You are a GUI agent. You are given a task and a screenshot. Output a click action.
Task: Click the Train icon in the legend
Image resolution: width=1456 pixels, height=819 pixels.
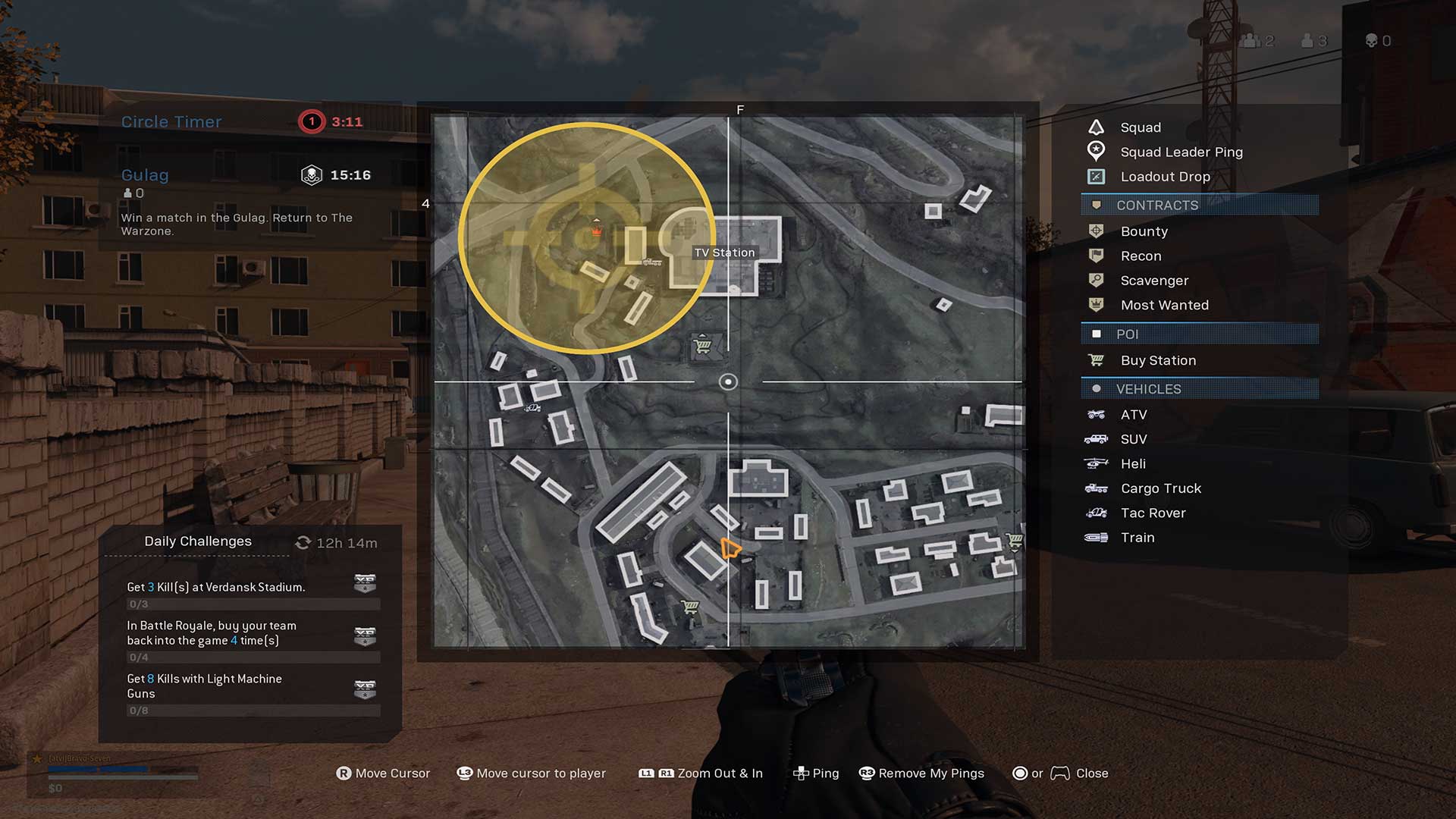1095,537
